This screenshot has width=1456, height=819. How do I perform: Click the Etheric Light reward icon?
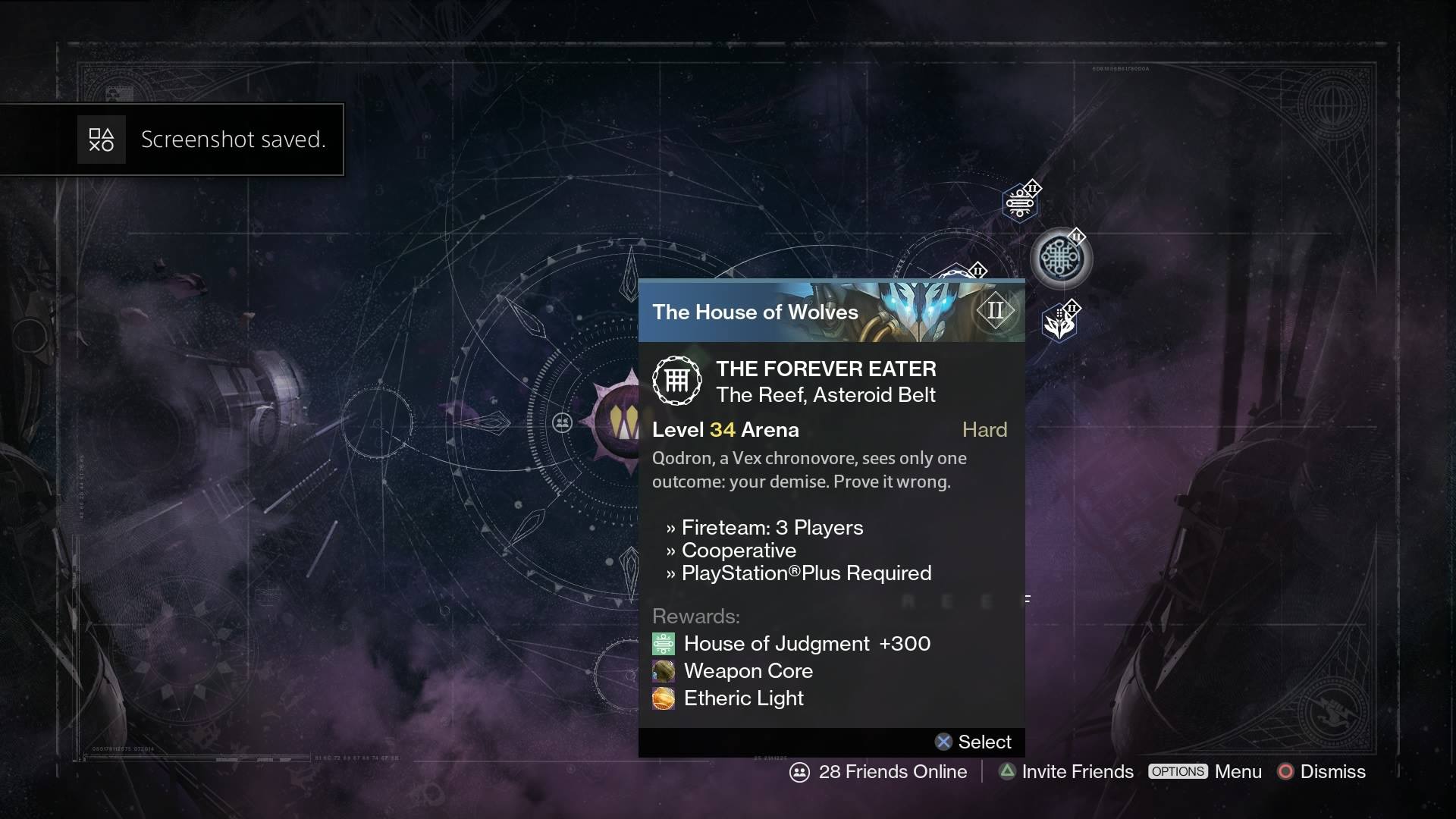[x=663, y=698]
